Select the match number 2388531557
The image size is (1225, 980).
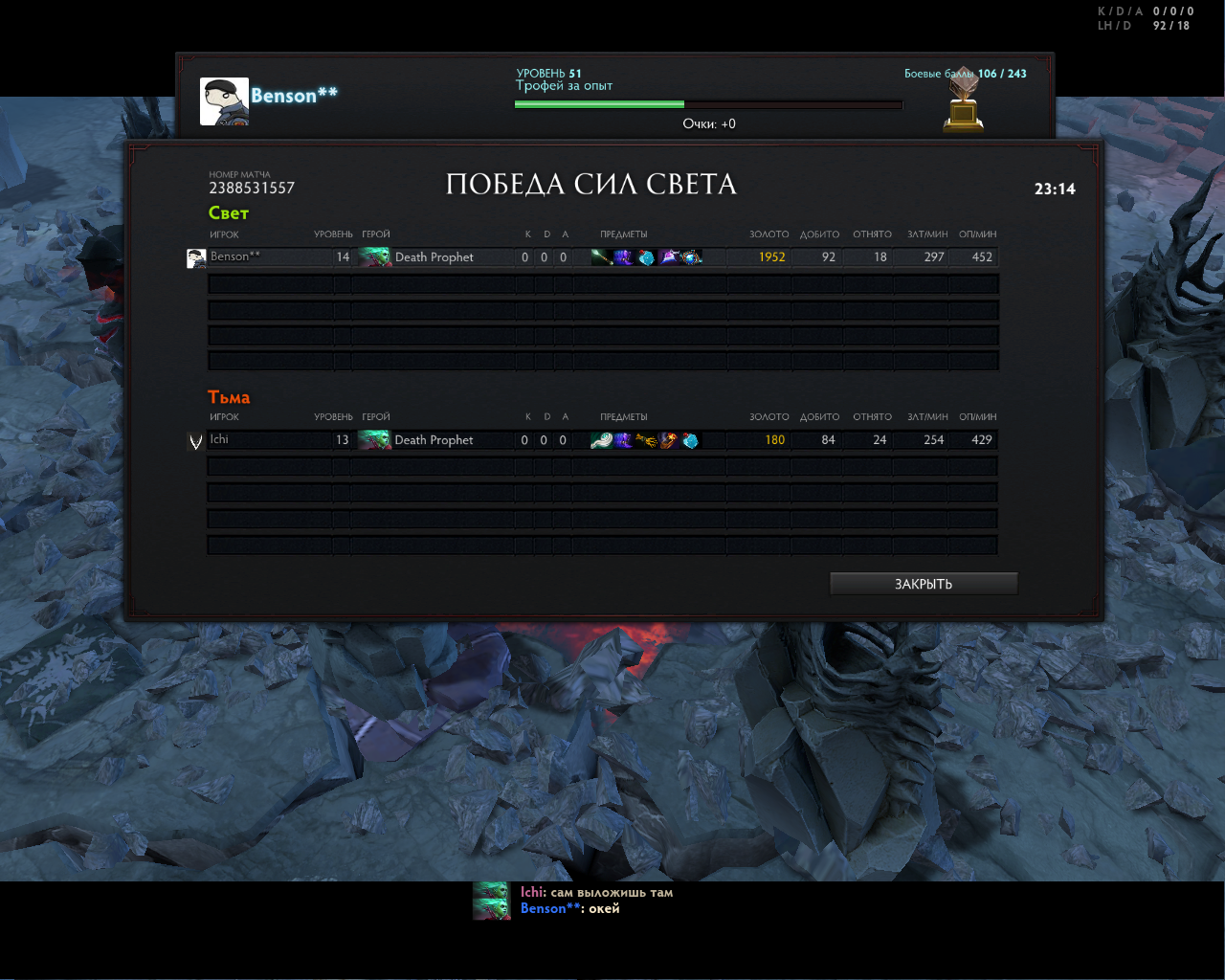click(252, 188)
